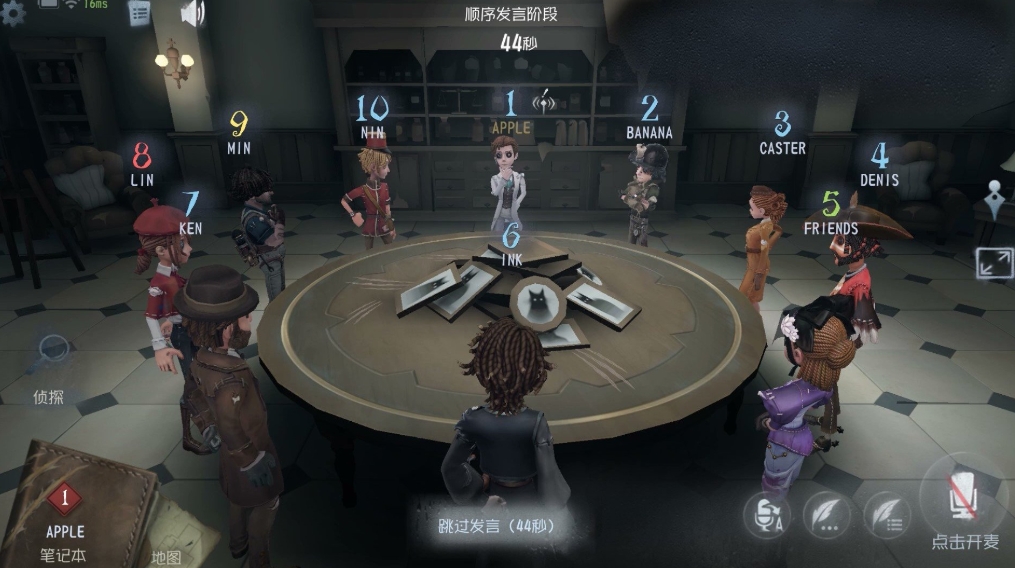The width and height of the screenshot is (1015, 568).
Task: Click the expand arrows icon
Action: (993, 263)
